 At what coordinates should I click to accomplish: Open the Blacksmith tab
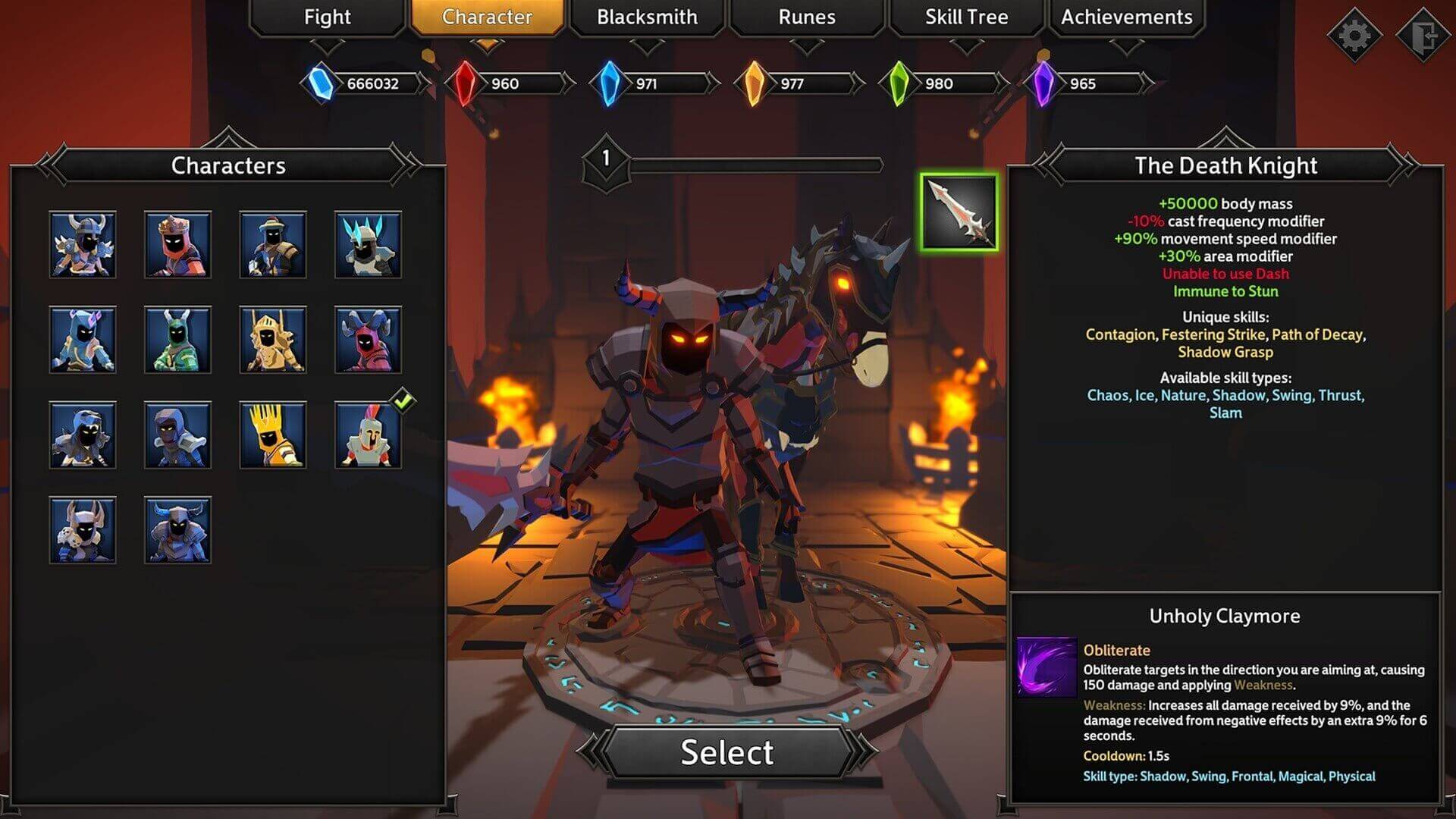646,17
